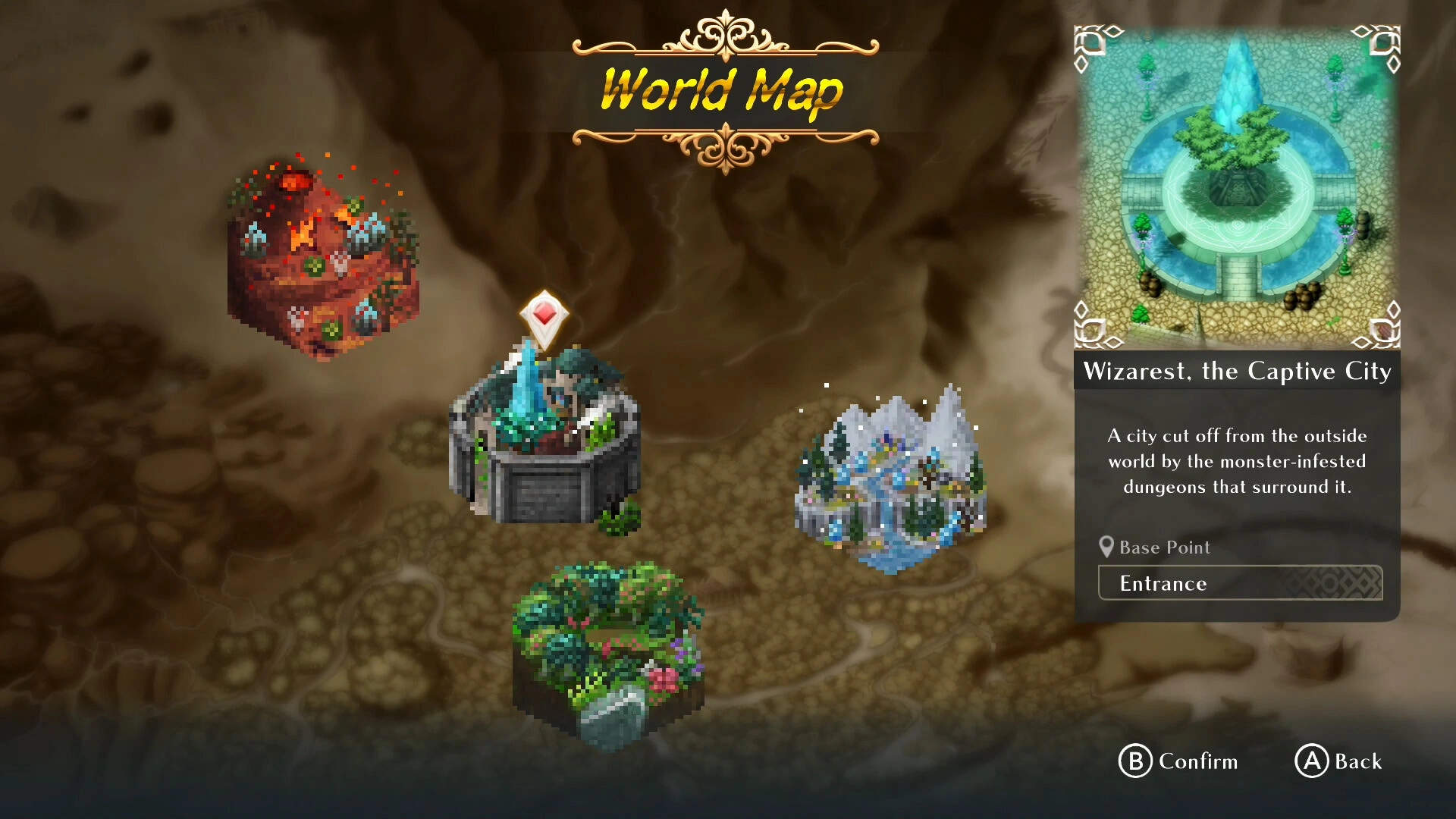1456x819 pixels.
Task: Click the Wizarest minimap preview thumbnail
Action: pos(1237,186)
